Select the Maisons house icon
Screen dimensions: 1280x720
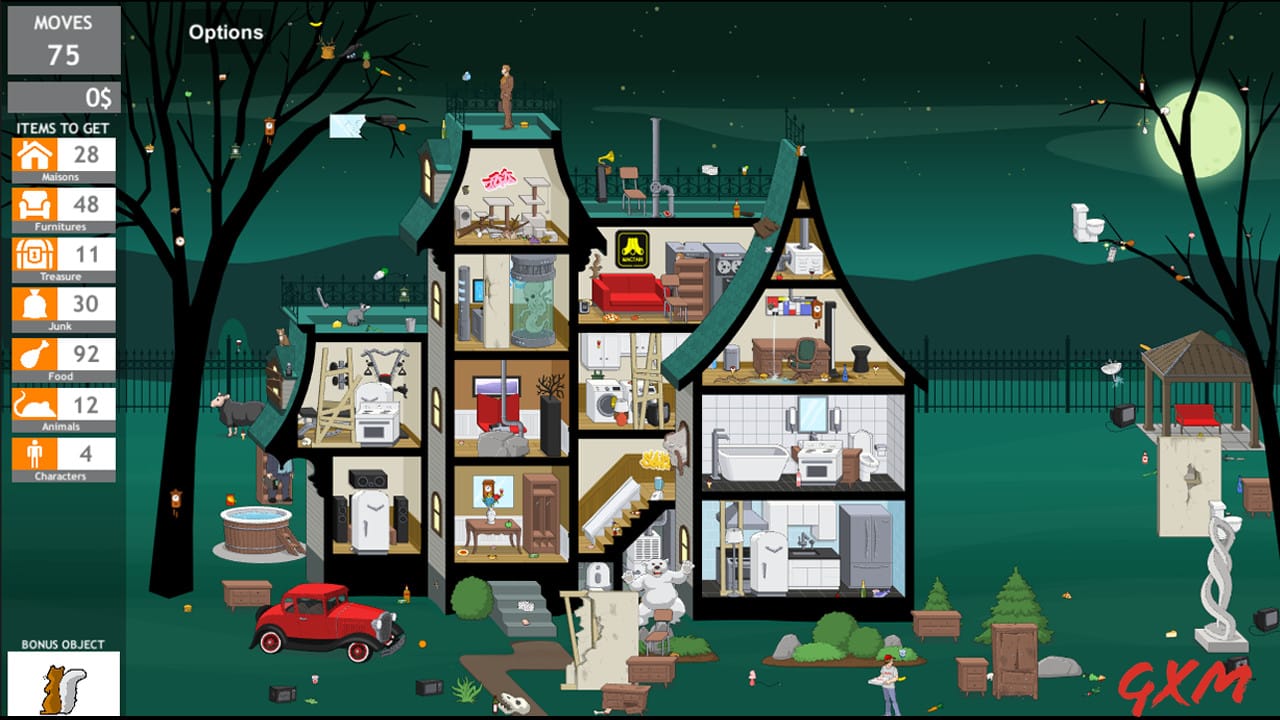[33, 155]
